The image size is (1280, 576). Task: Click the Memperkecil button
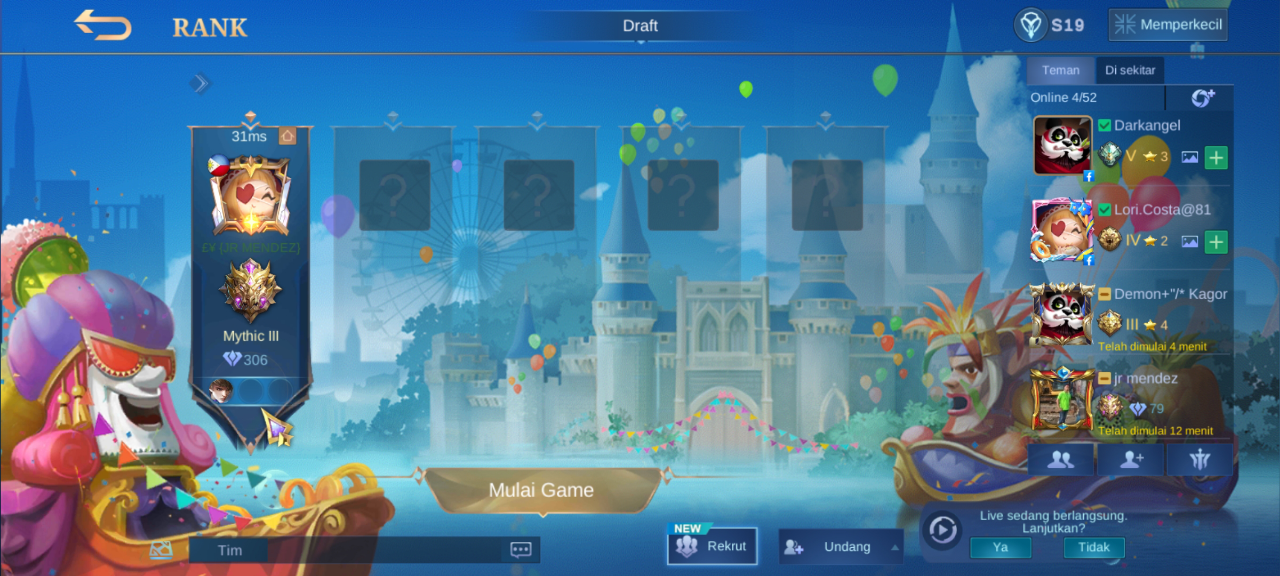pos(1168,25)
